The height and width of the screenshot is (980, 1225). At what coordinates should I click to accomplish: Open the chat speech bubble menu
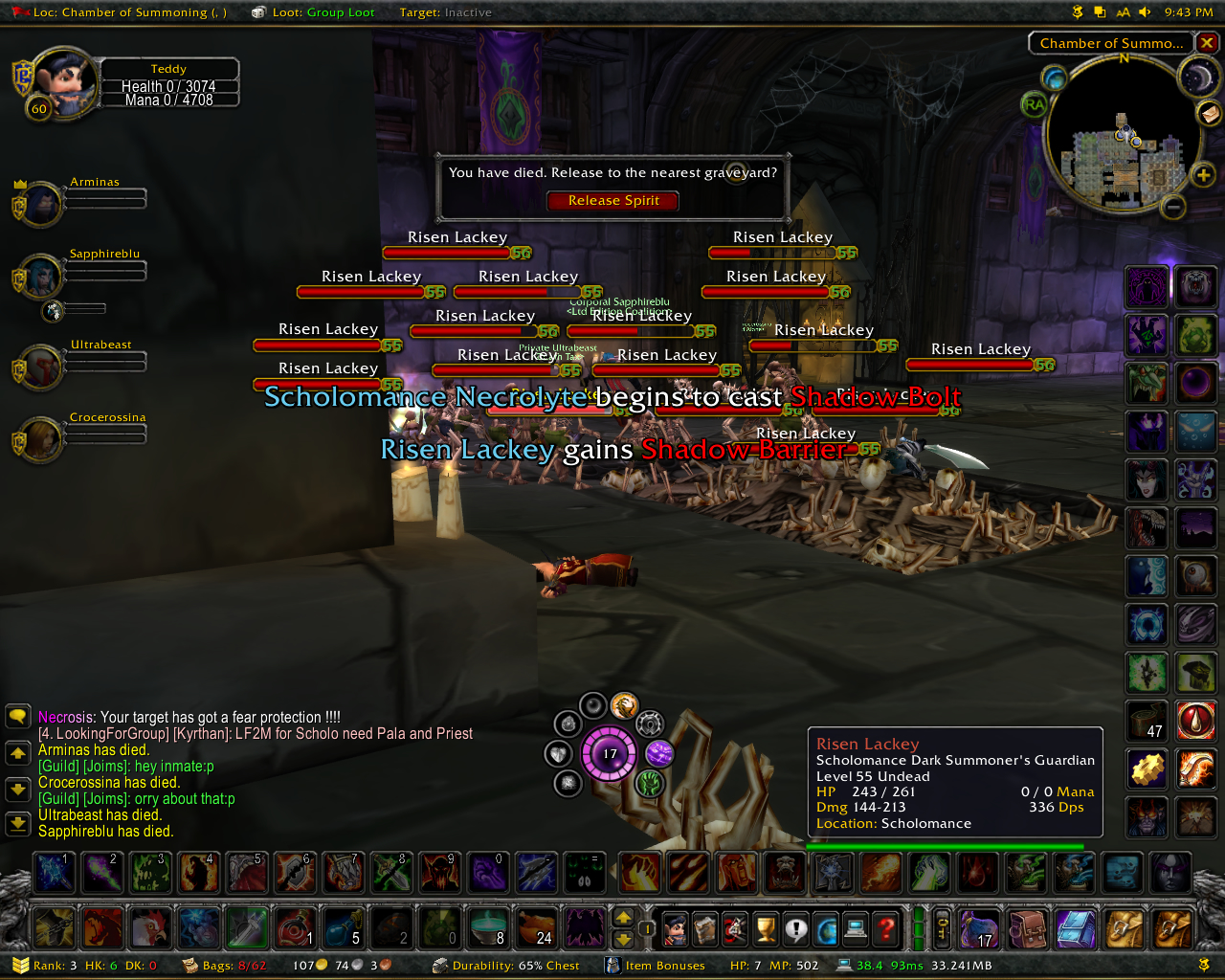tap(18, 716)
